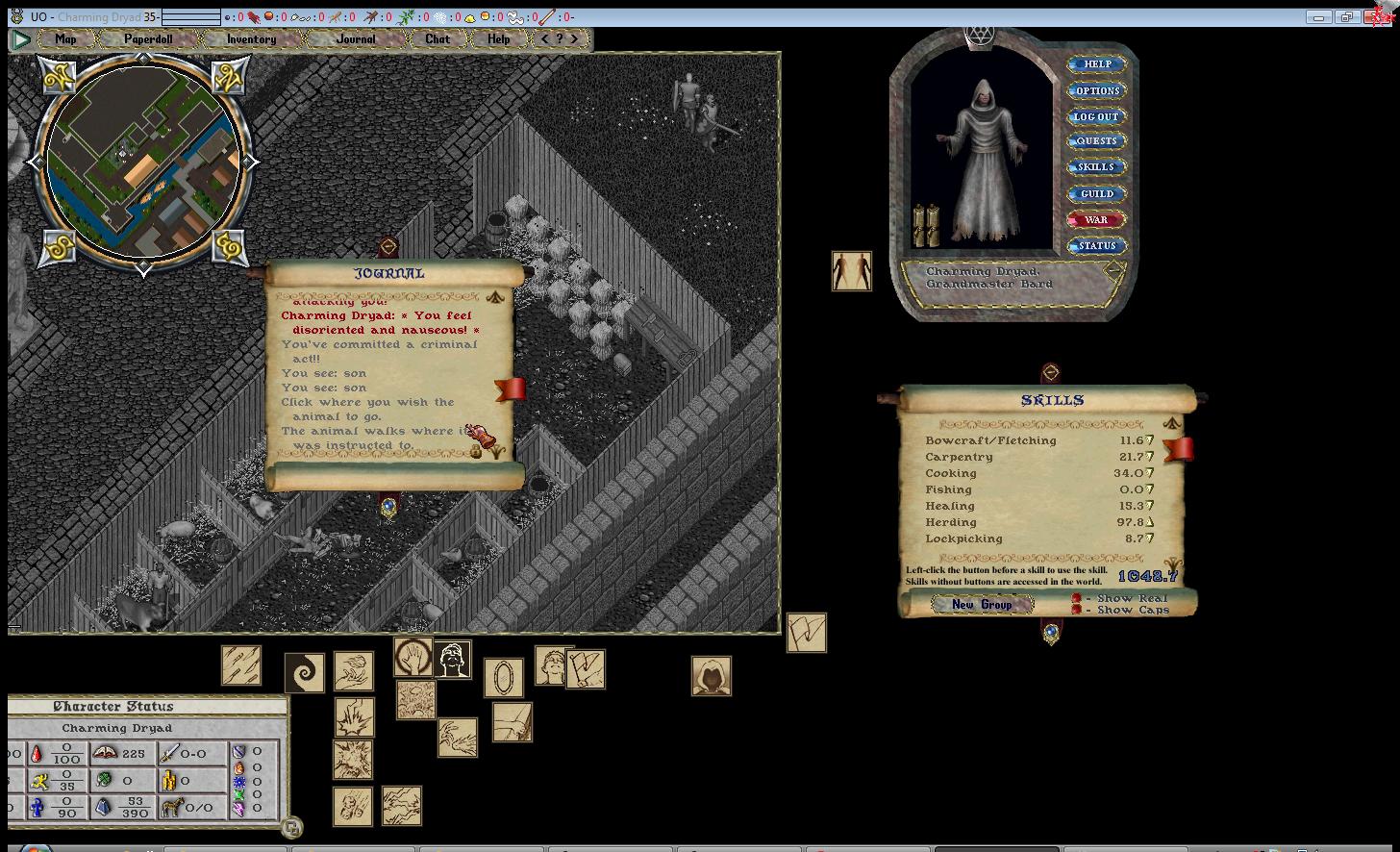Viewport: 1400px width, 852px height.
Task: Open the Chat menu
Action: click(x=437, y=39)
